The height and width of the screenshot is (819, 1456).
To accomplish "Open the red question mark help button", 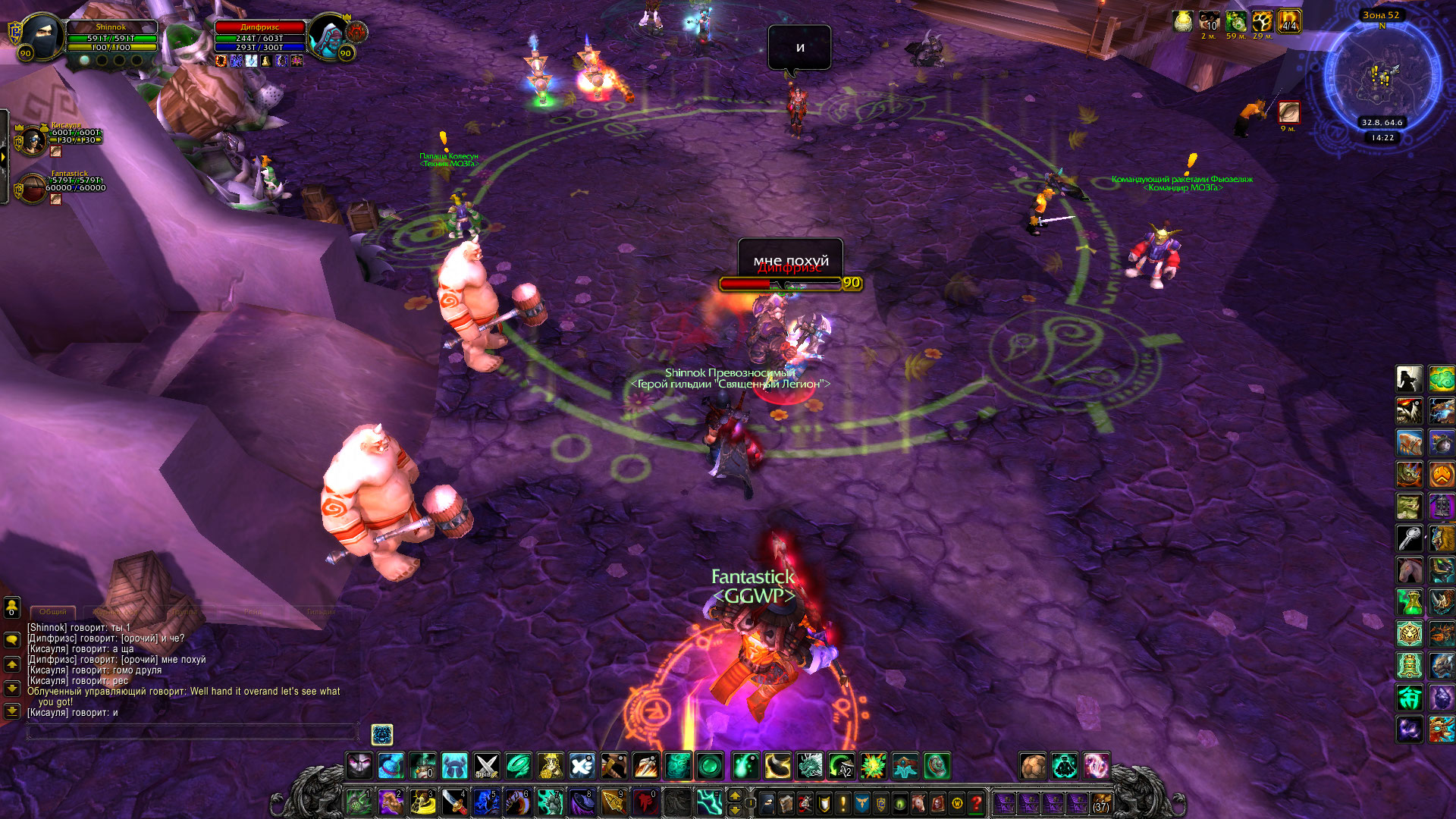I will (x=977, y=802).
